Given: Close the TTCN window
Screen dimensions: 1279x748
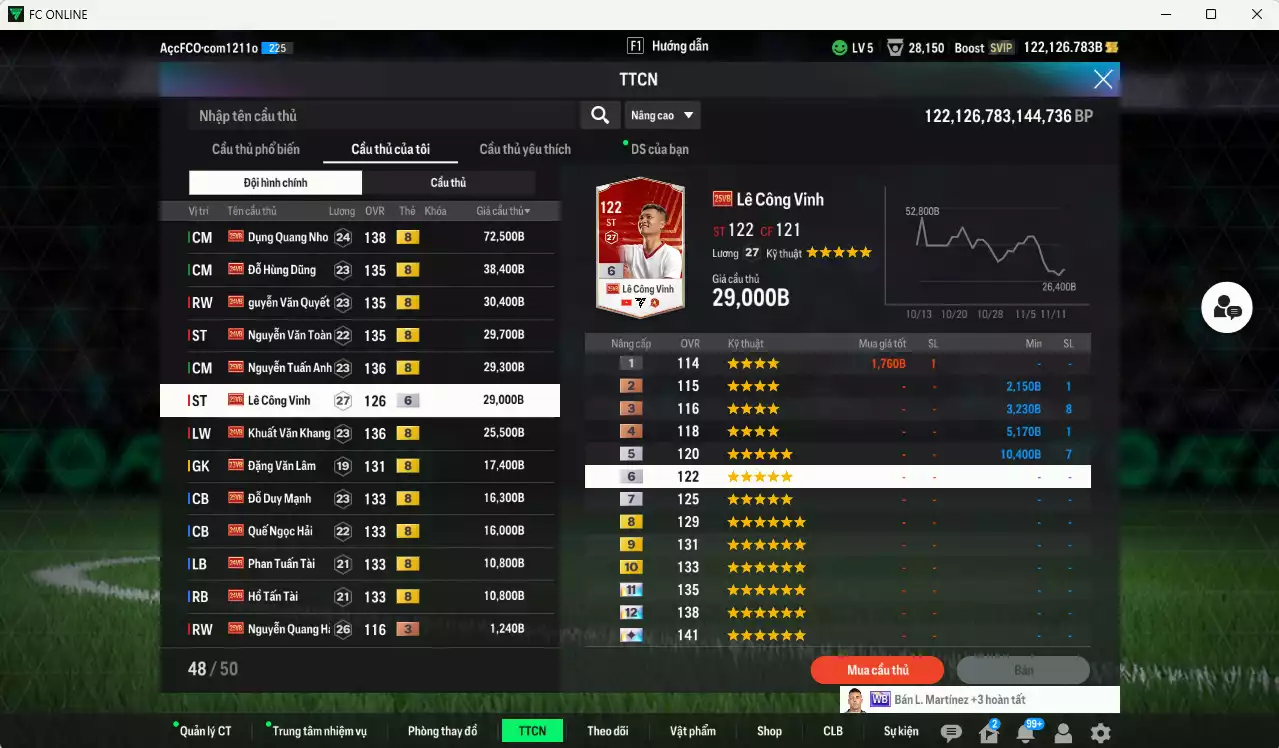Looking at the screenshot, I should (x=1102, y=80).
